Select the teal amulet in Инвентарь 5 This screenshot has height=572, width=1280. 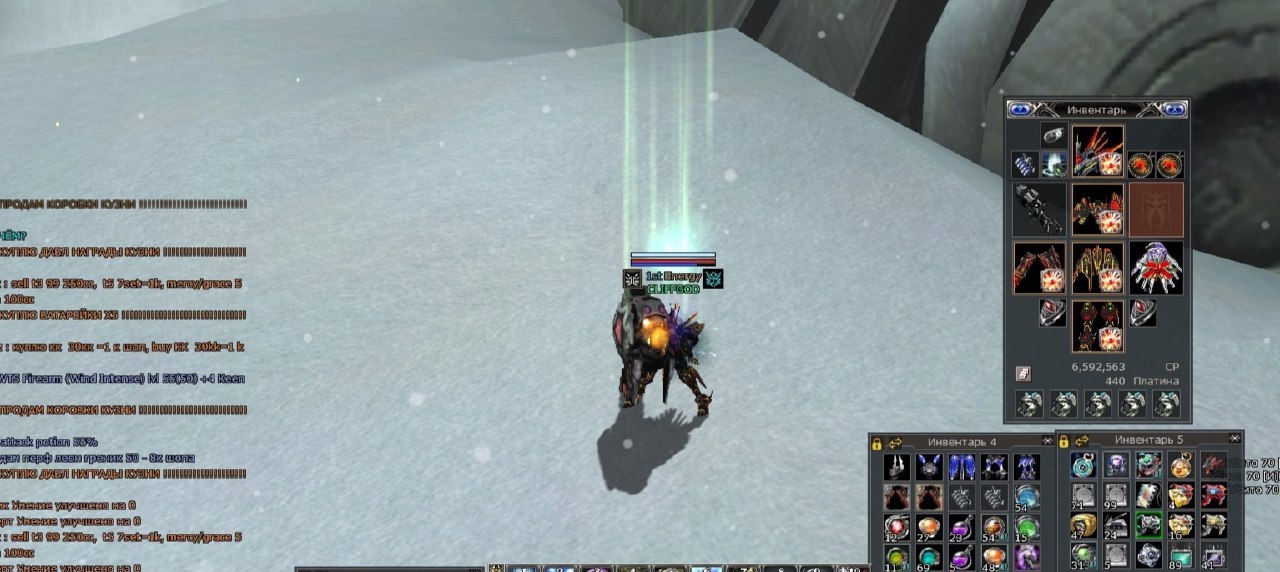coord(1083,466)
